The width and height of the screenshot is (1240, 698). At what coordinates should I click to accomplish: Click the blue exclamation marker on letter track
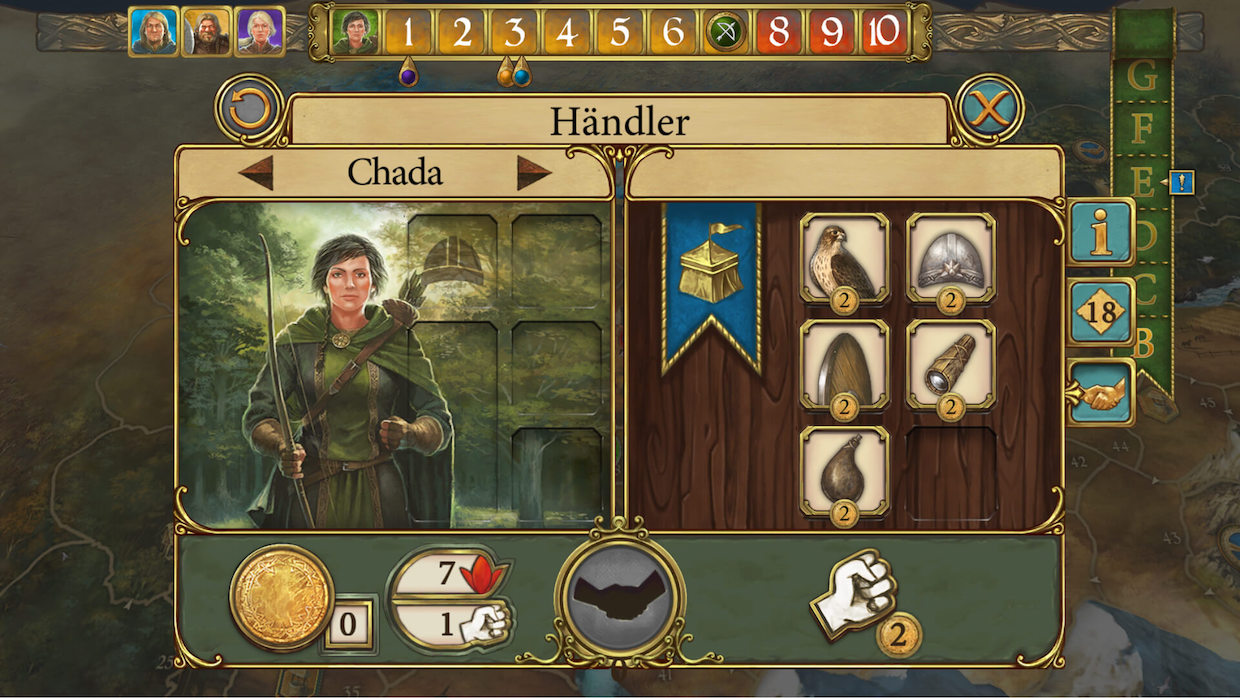point(1181,182)
